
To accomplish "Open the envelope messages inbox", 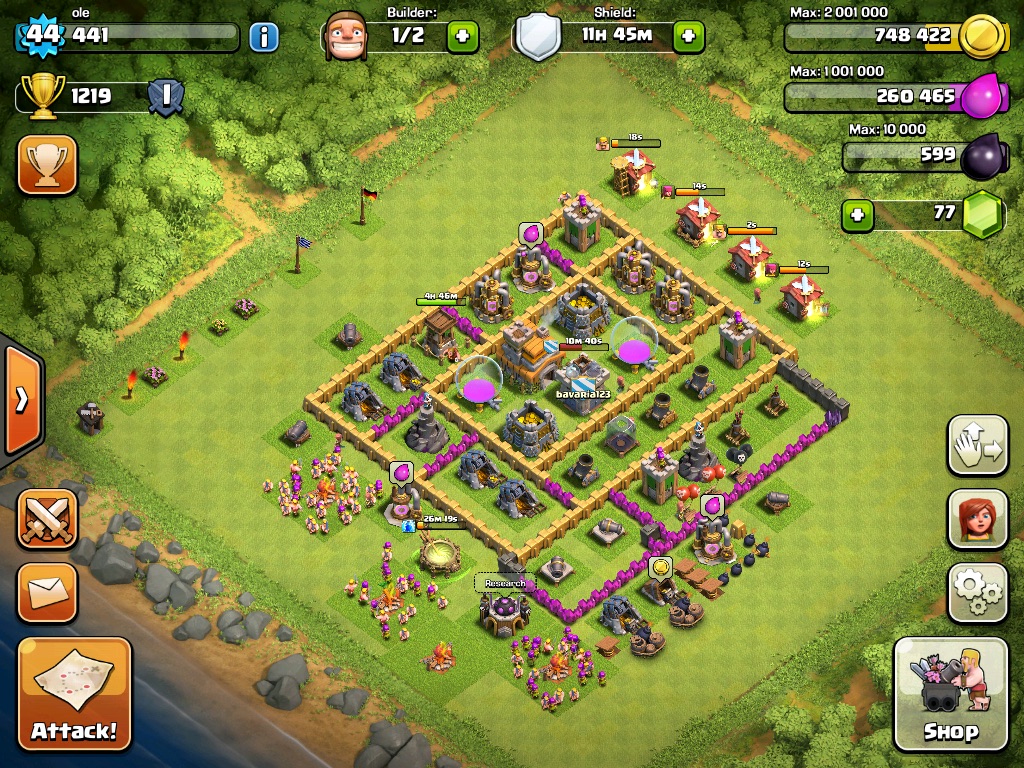I will [47, 593].
